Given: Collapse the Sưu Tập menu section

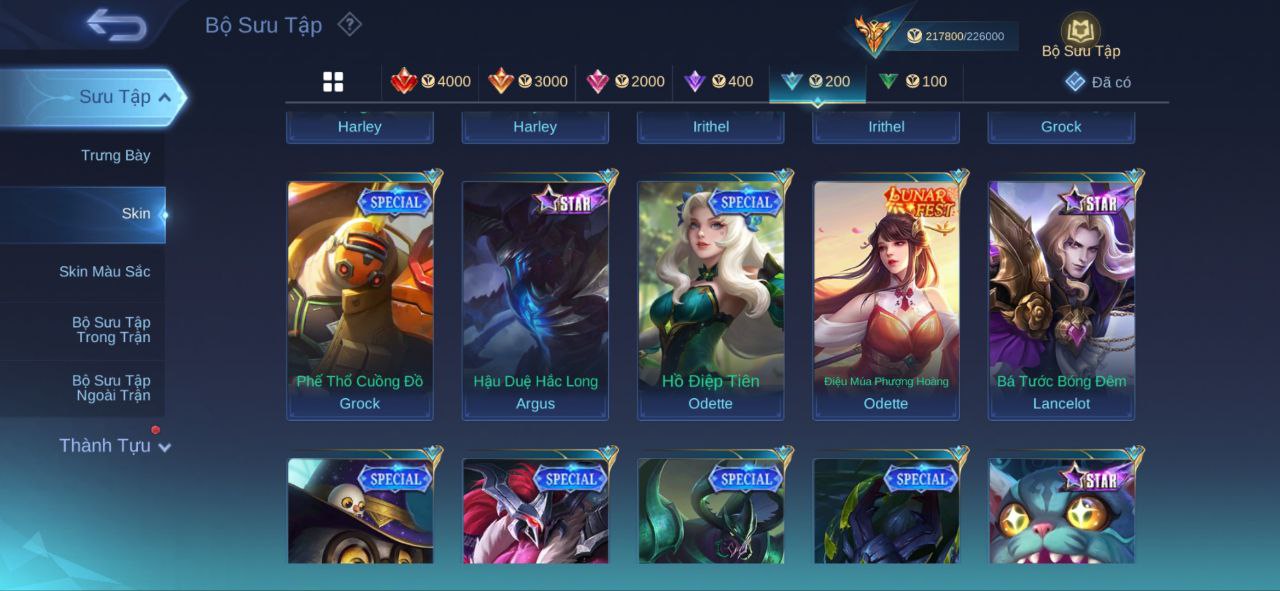Looking at the screenshot, I should [x=165, y=97].
